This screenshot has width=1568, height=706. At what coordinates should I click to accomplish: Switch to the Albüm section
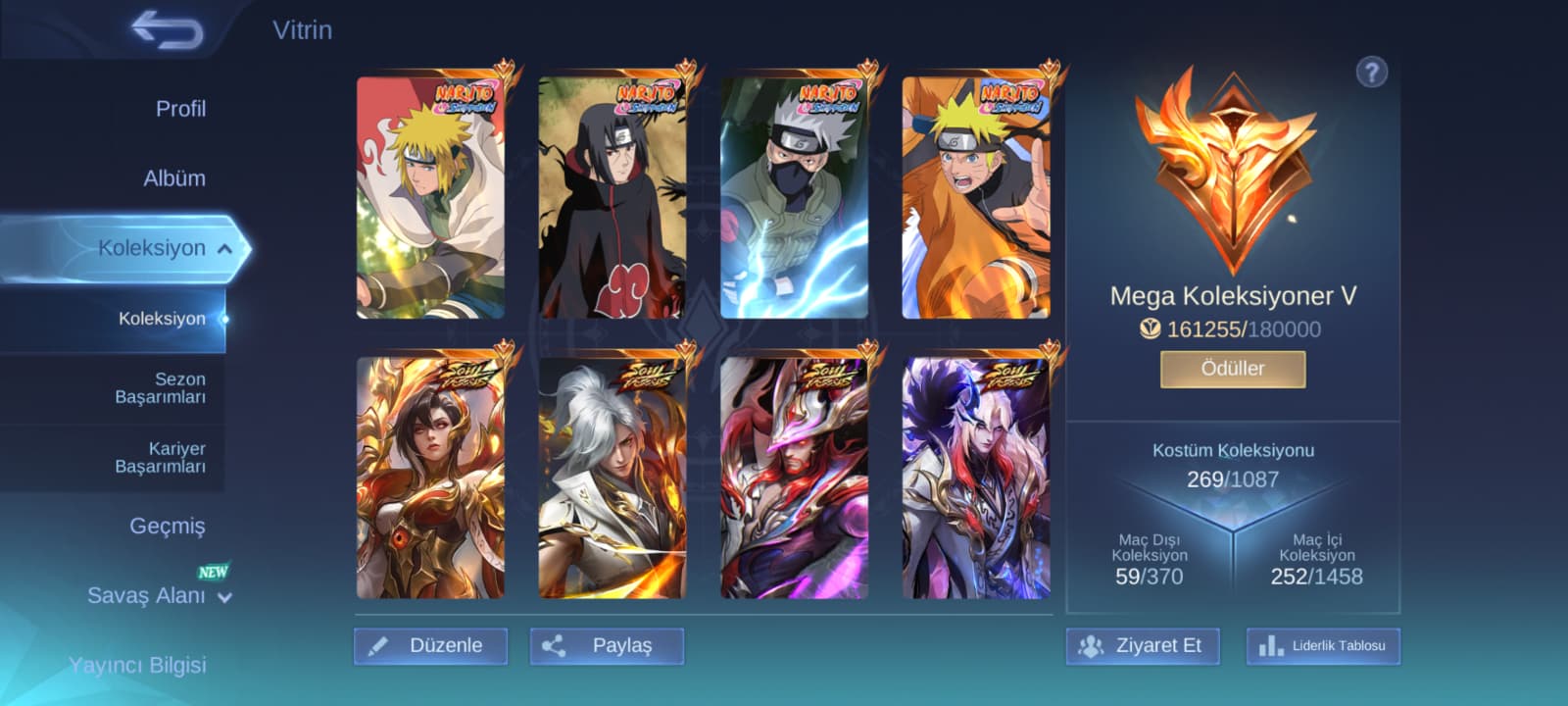[x=174, y=178]
